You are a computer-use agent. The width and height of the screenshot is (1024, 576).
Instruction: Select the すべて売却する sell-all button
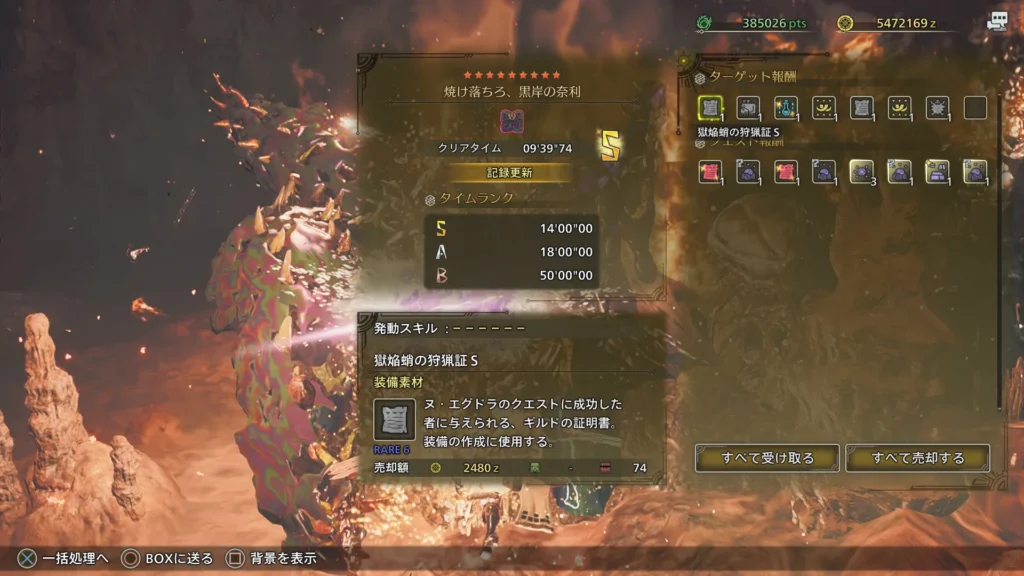coord(917,458)
